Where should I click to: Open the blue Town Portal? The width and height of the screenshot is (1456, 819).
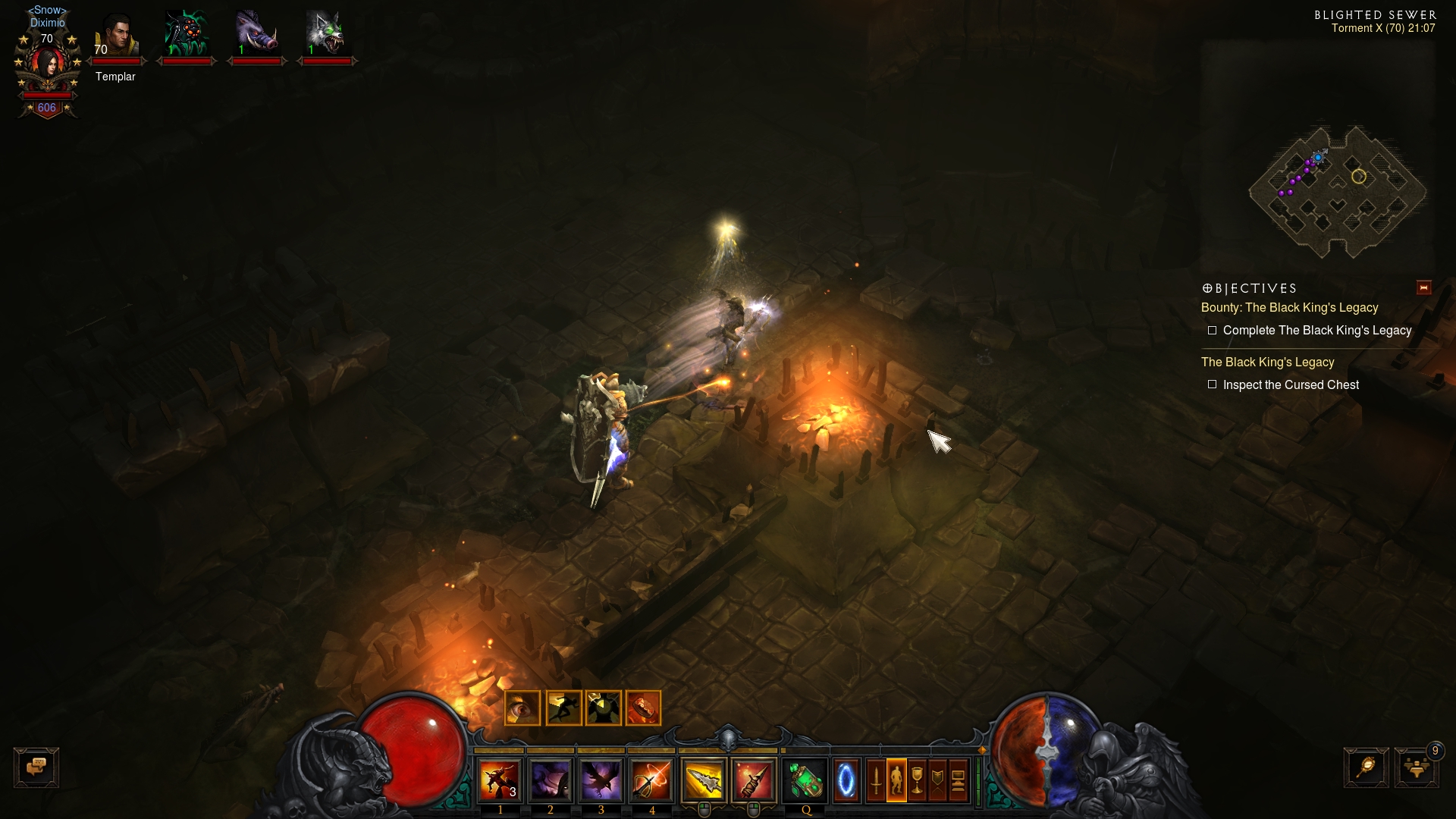[846, 780]
